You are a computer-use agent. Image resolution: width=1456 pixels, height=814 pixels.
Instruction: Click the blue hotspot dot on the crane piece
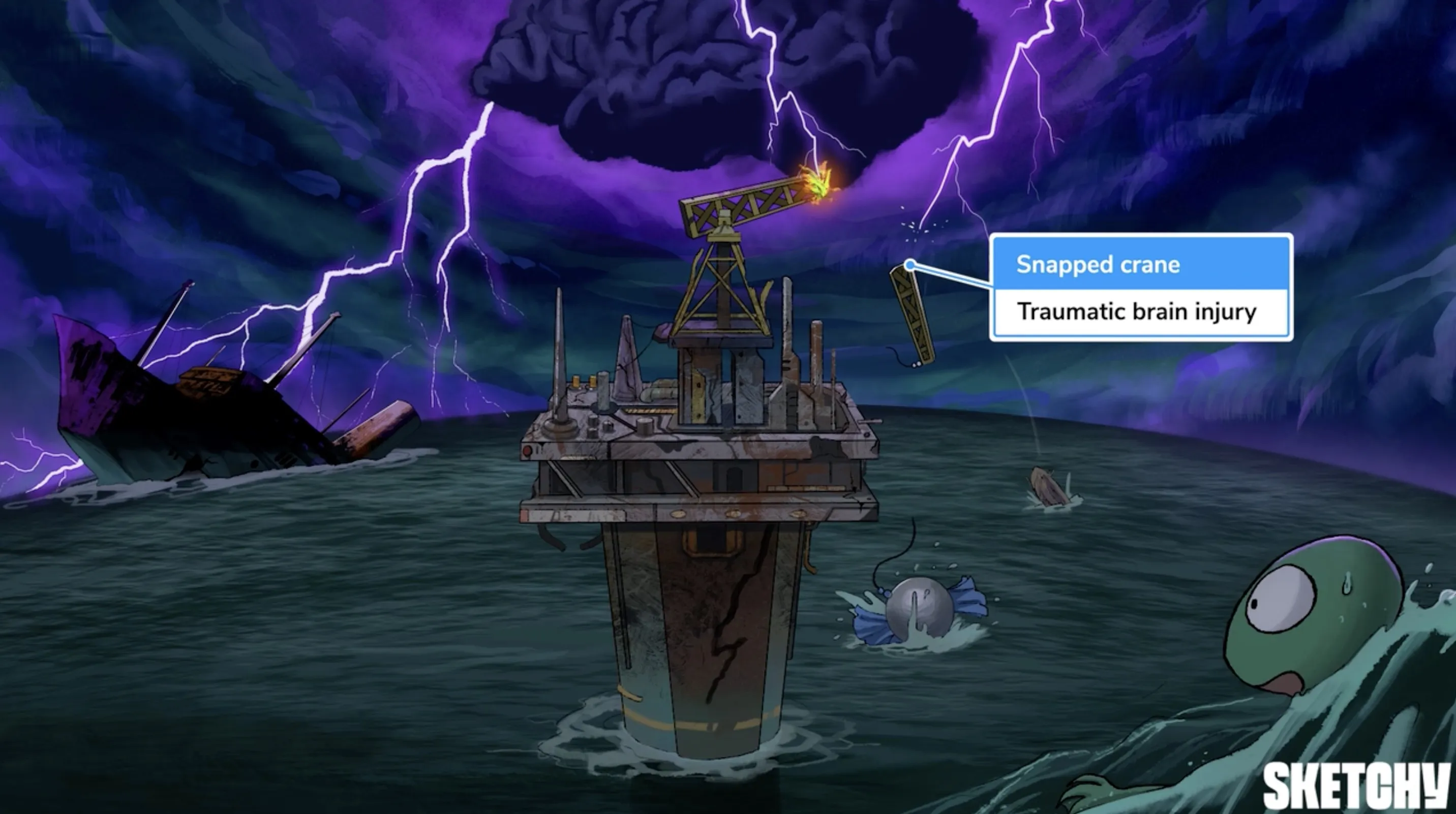point(910,265)
